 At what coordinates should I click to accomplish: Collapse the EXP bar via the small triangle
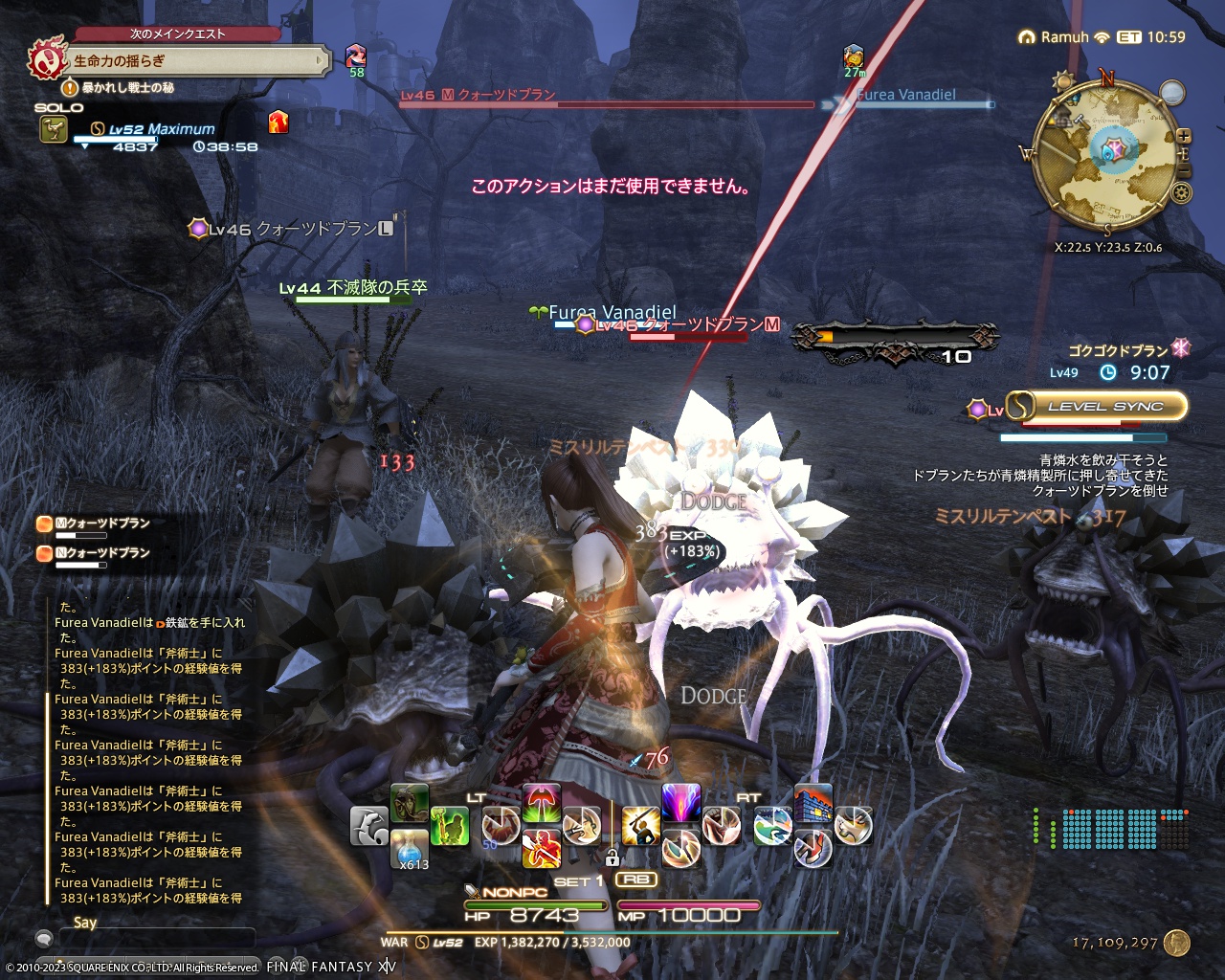pos(86,145)
